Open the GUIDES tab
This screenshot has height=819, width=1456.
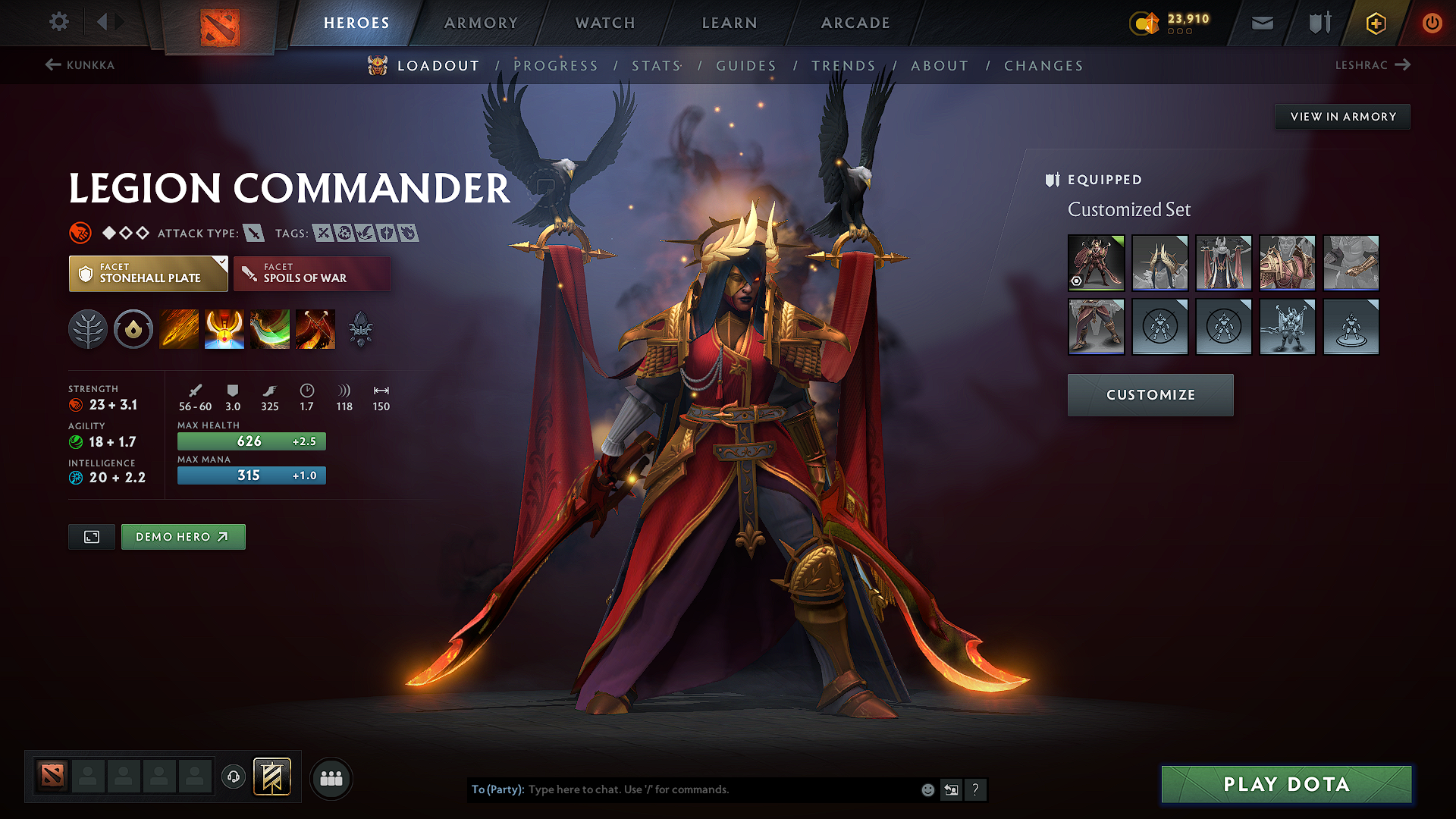746,66
